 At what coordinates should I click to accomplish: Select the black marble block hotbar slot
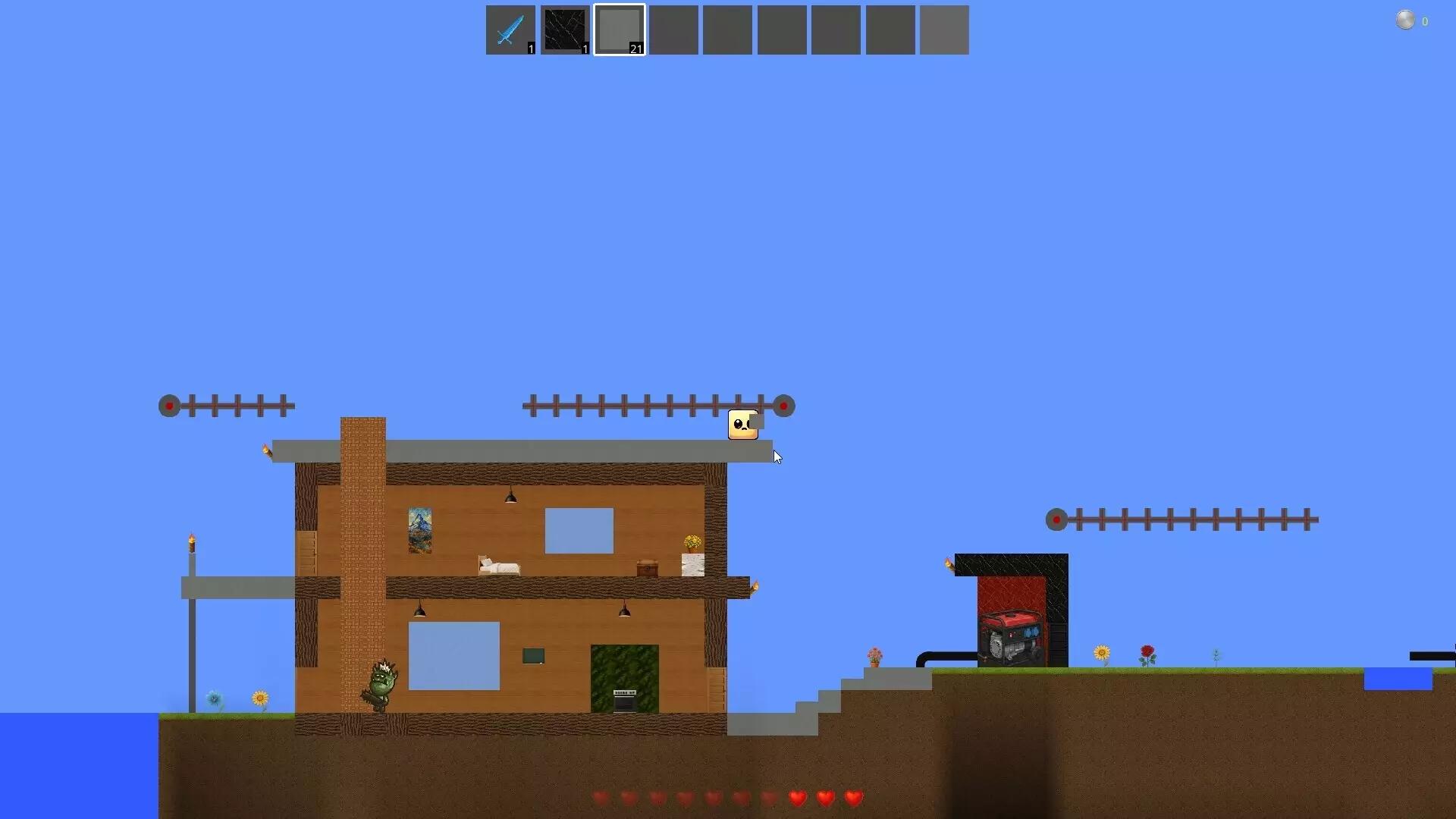(x=565, y=30)
